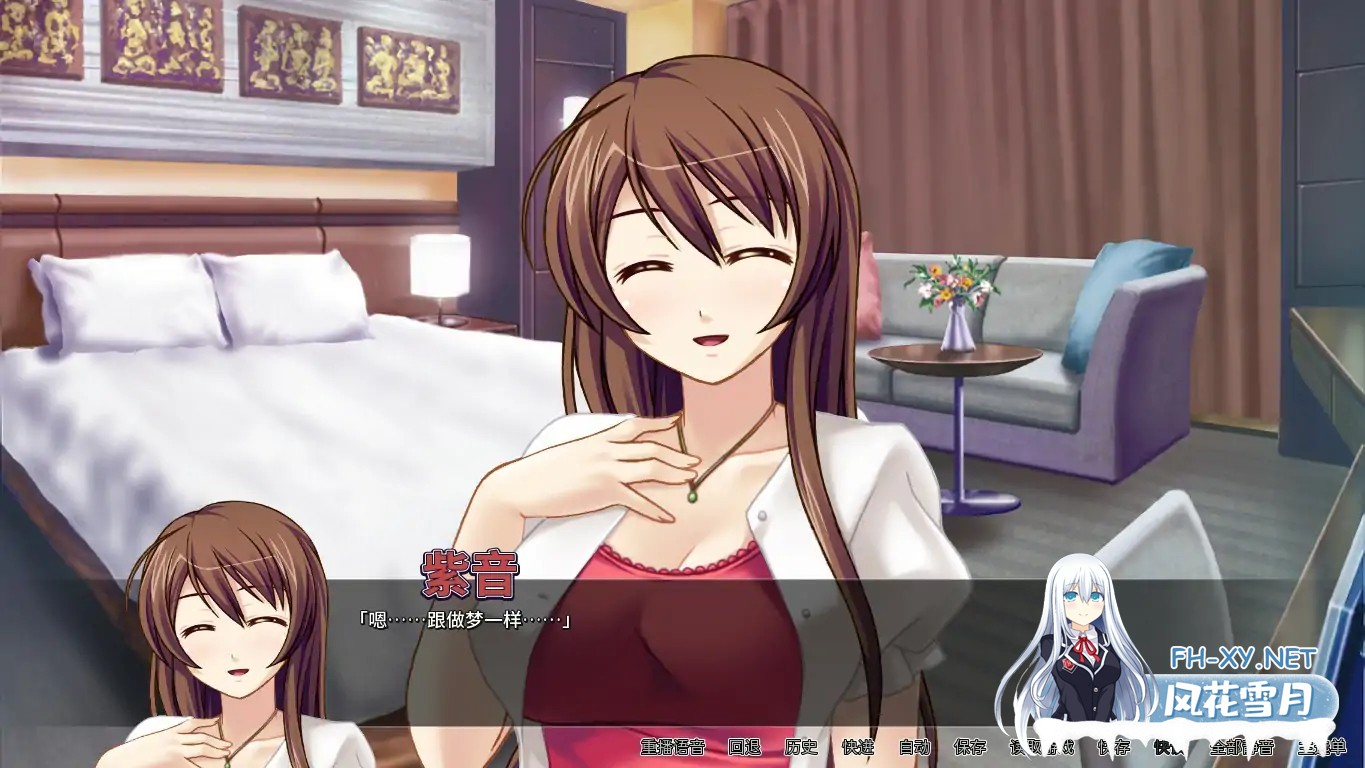Screen dimensions: 1365x768
Task: Activate 快进 fast-forward
Action: click(x=858, y=747)
